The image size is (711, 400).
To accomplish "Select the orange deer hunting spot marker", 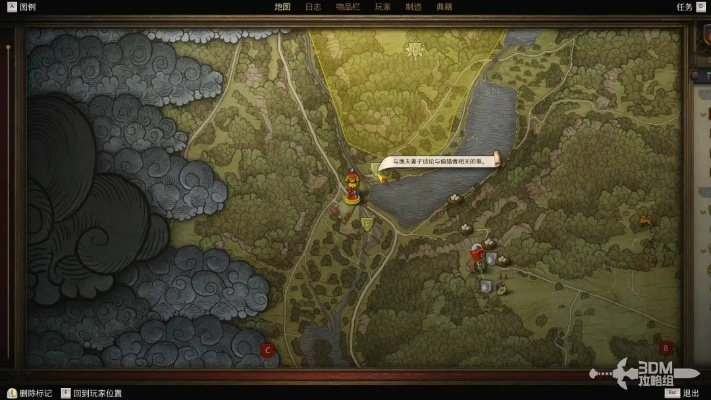I will (645, 219).
